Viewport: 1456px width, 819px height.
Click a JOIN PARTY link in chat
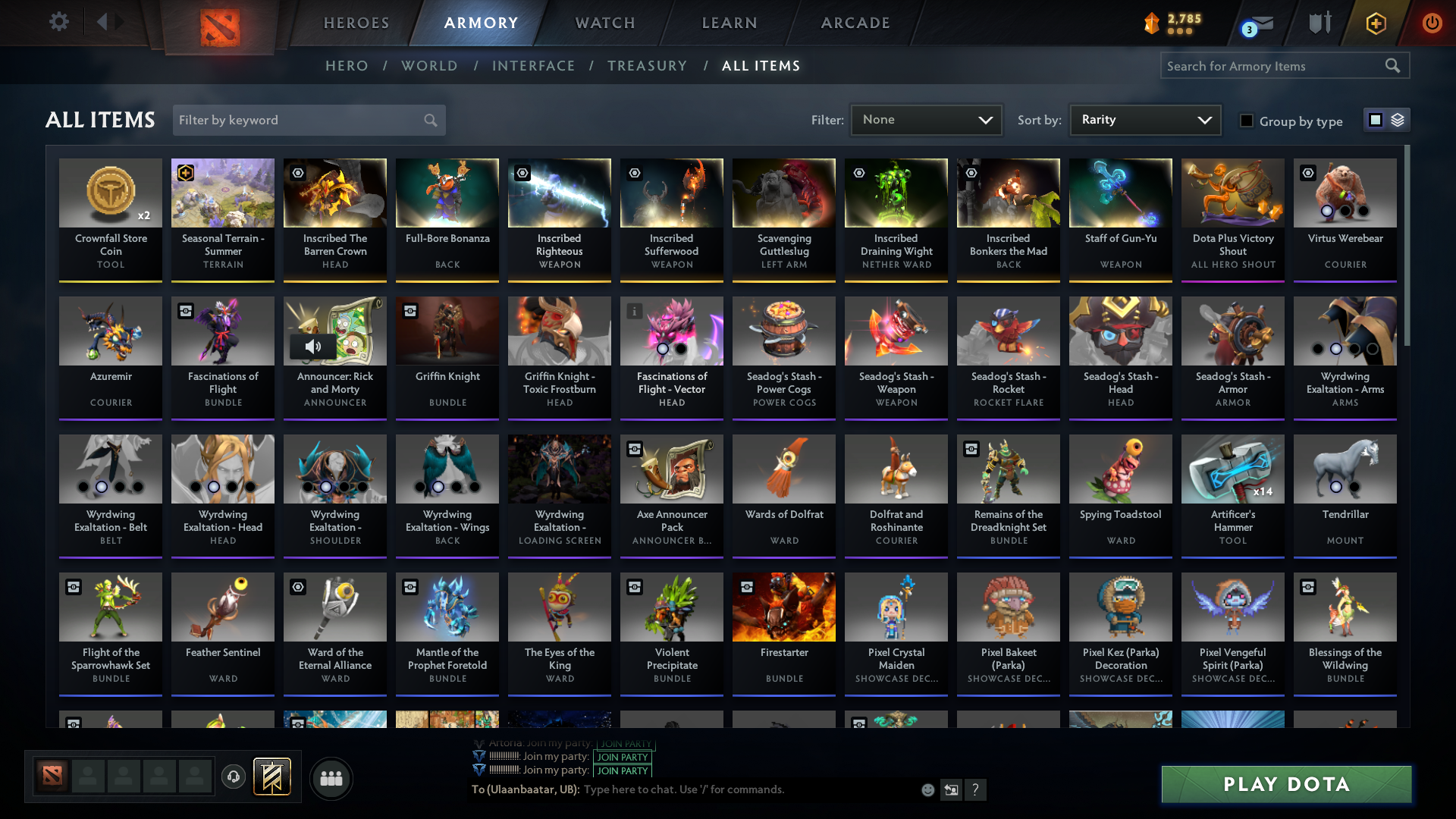[x=622, y=757]
